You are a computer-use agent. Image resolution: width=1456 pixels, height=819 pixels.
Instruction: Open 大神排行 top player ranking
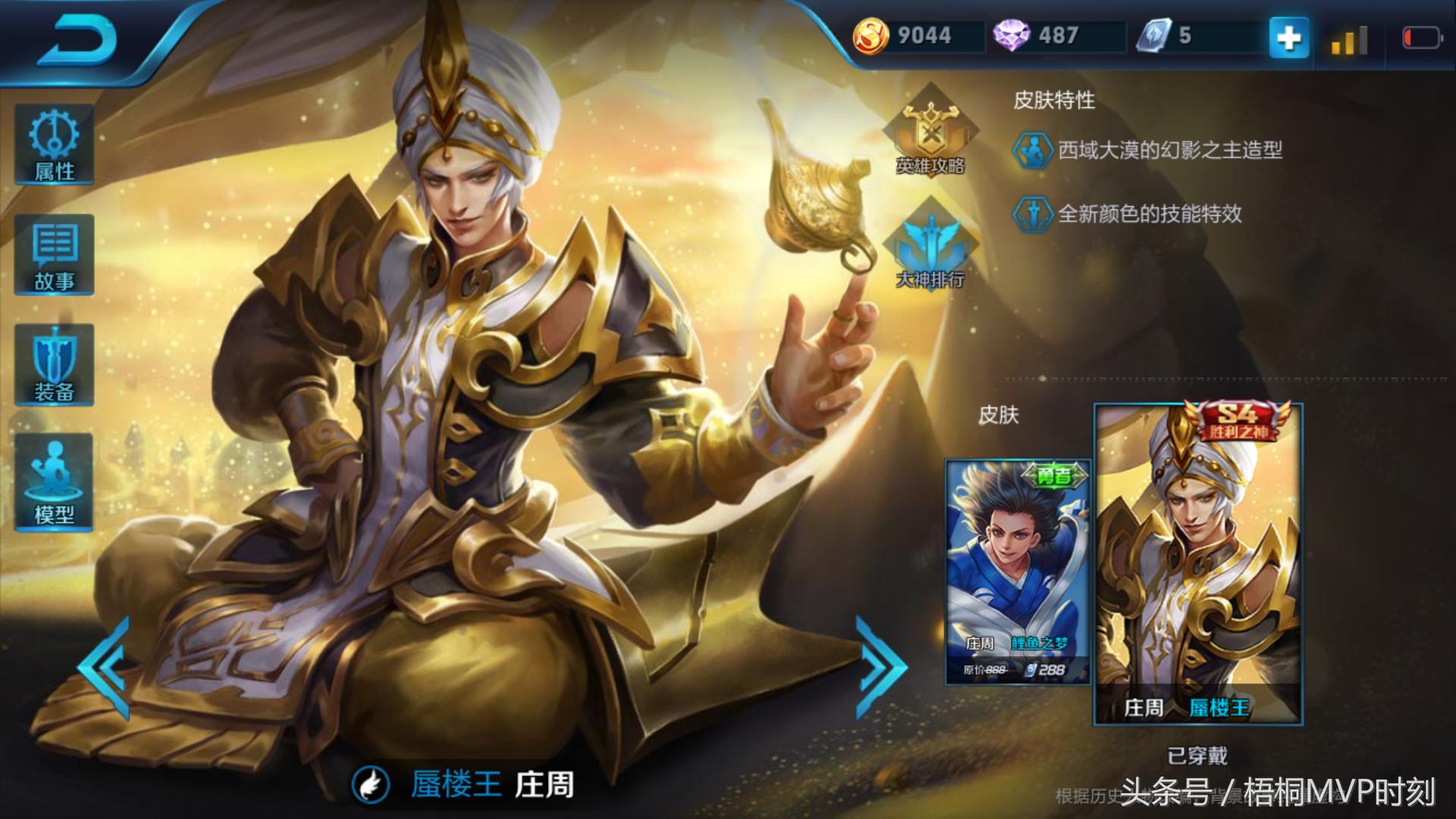coord(930,247)
